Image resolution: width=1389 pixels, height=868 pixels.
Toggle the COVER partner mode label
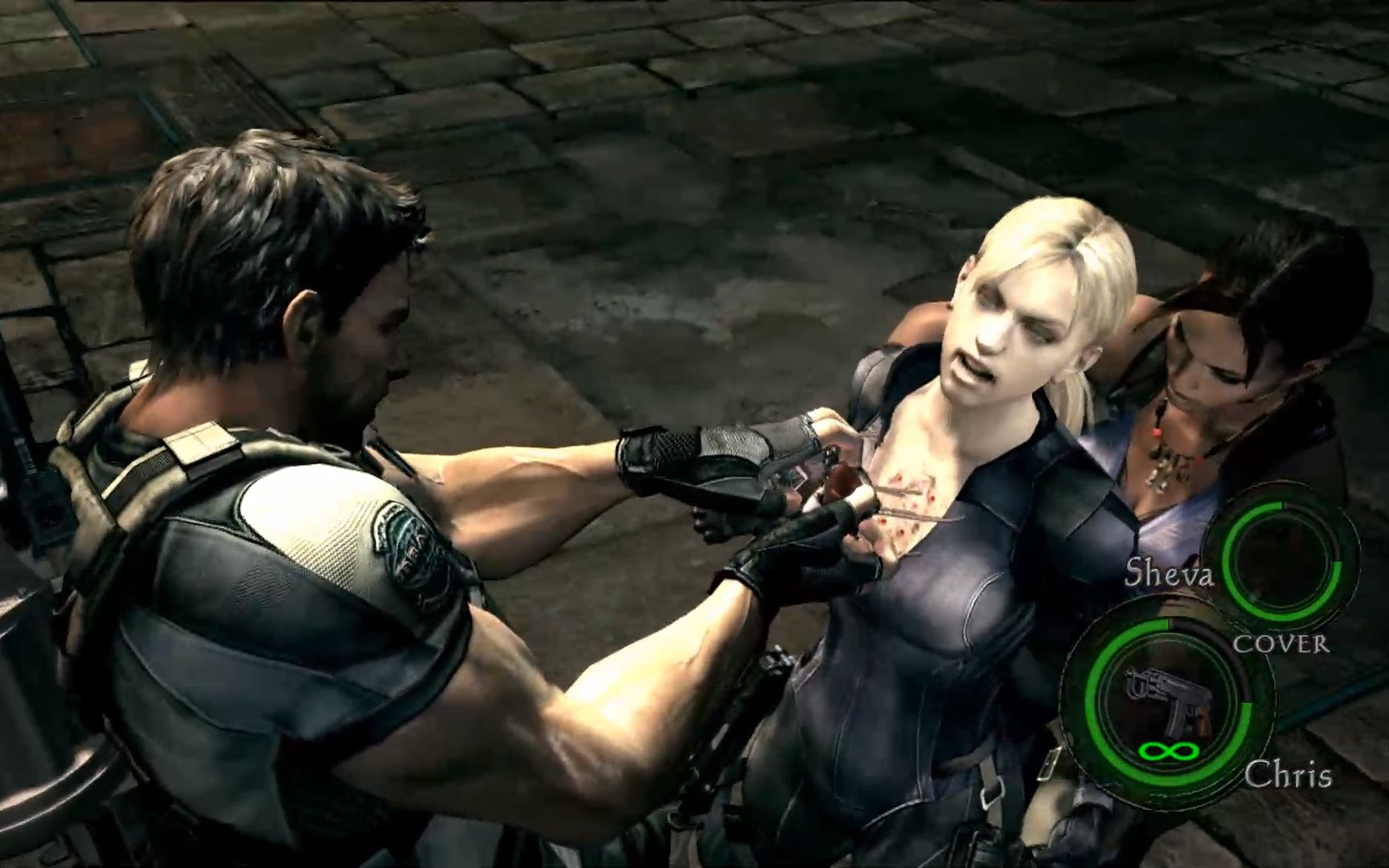[1281, 644]
